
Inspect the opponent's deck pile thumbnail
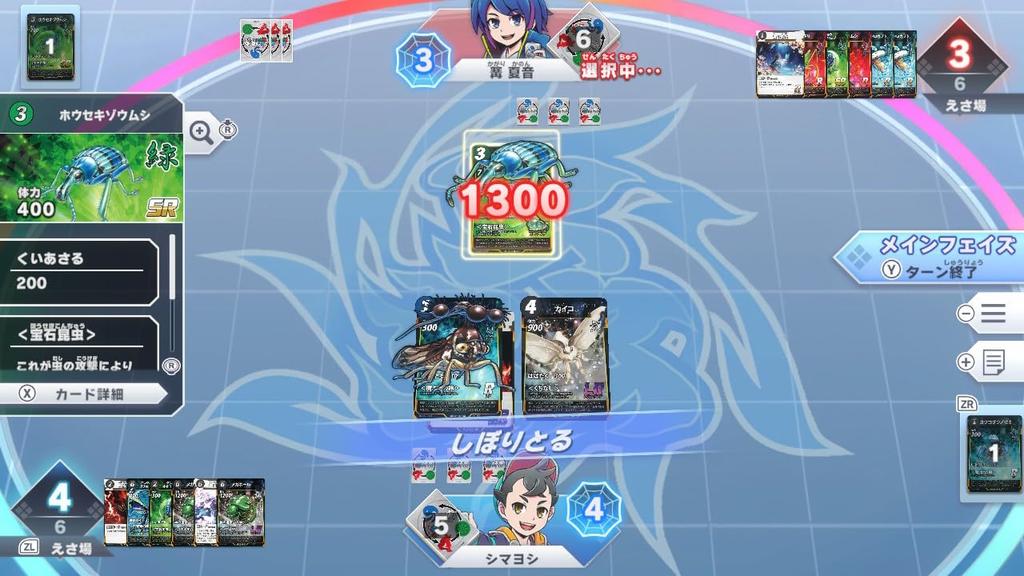[50, 46]
